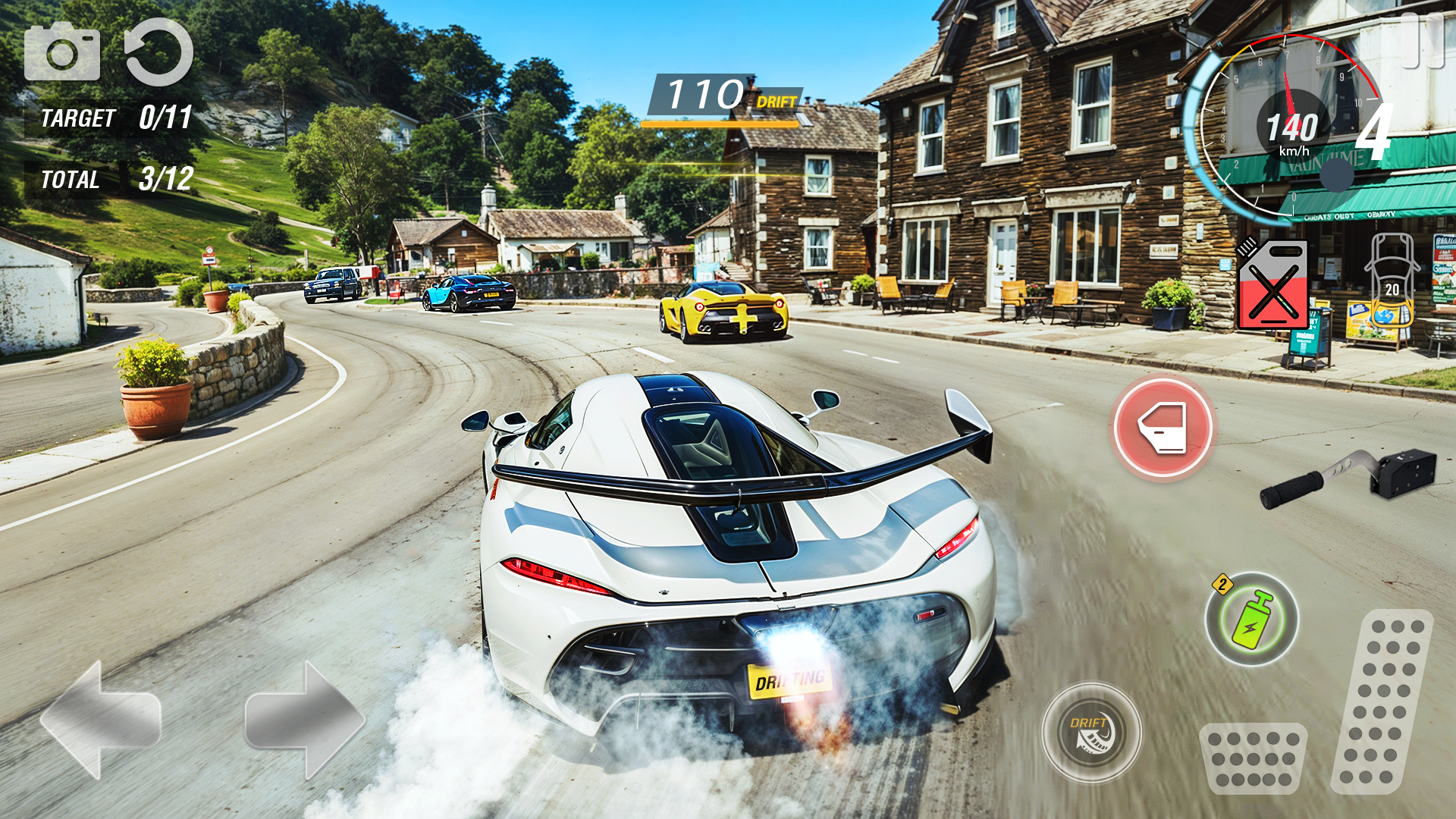This screenshot has height=819, width=1456.
Task: Tap the camera view icon
Action: (62, 52)
